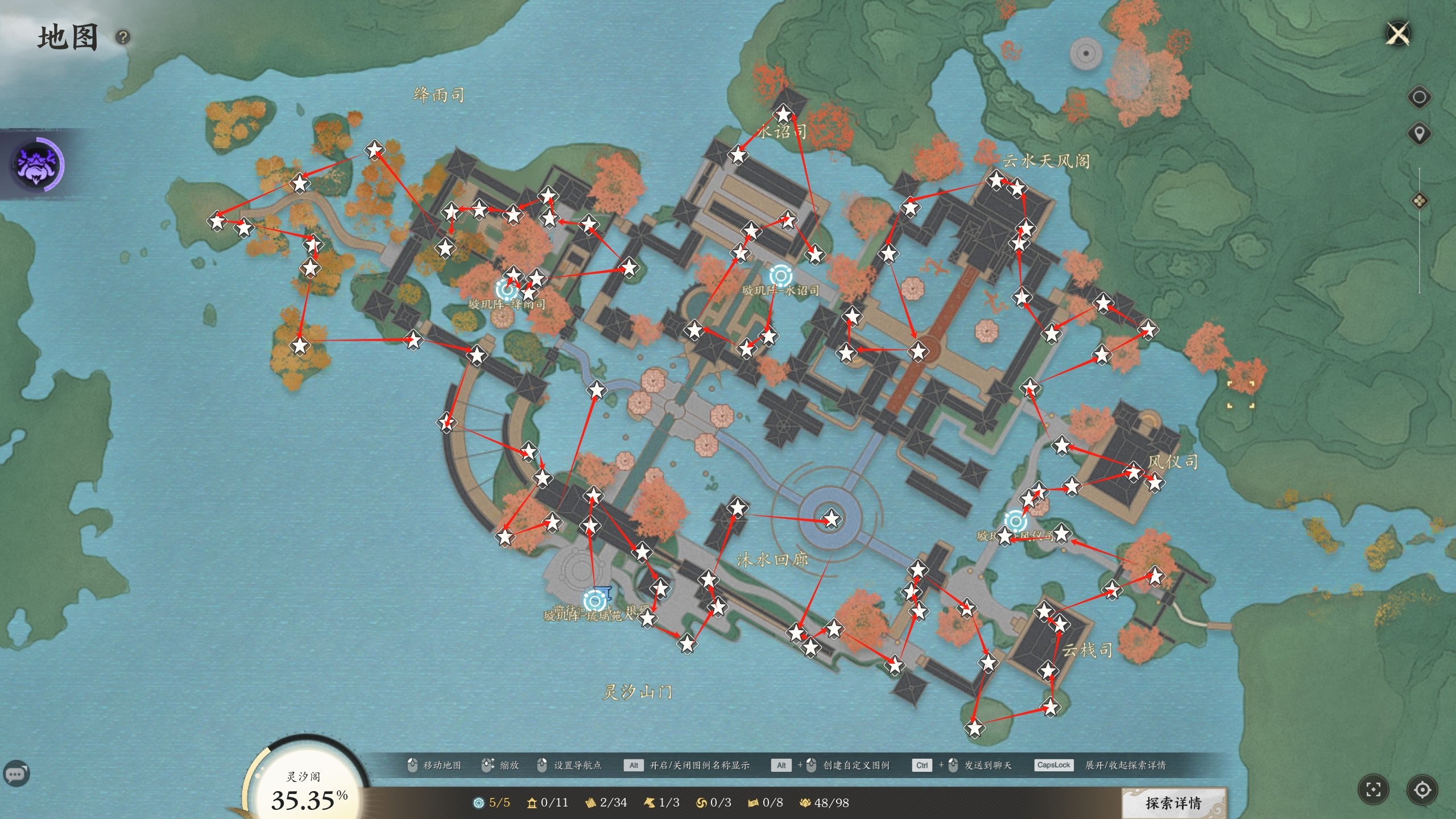Click the four-dot zoom slider handle
Viewport: 1456px width, 819px height.
(1419, 201)
